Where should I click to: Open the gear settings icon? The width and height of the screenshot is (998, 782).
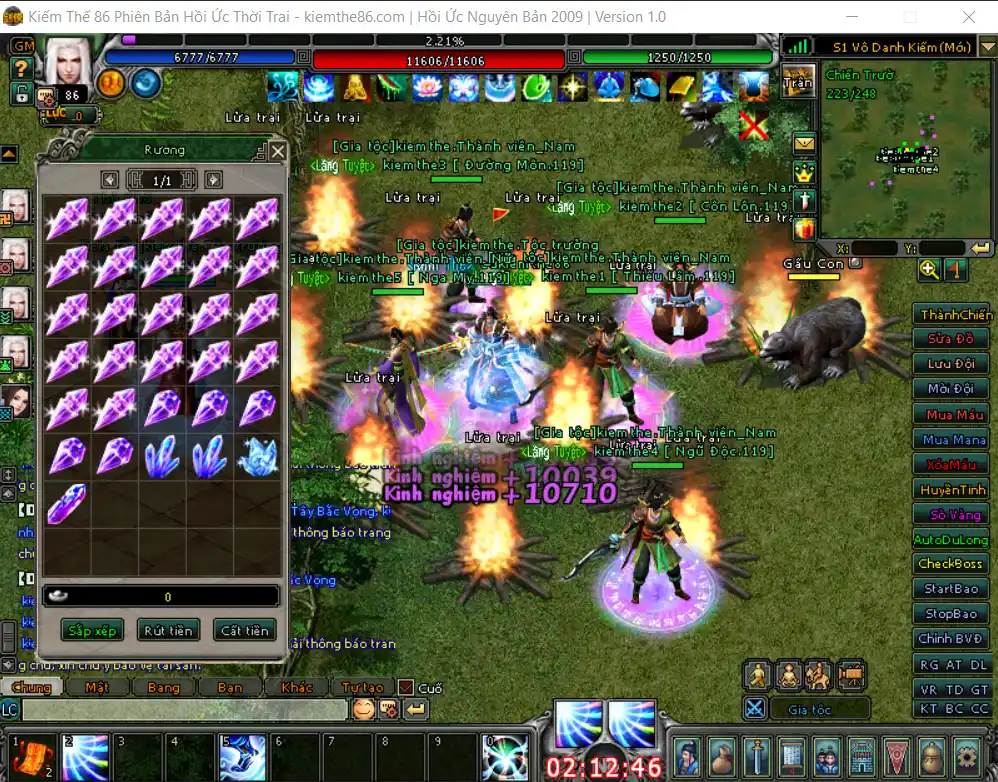(966, 755)
